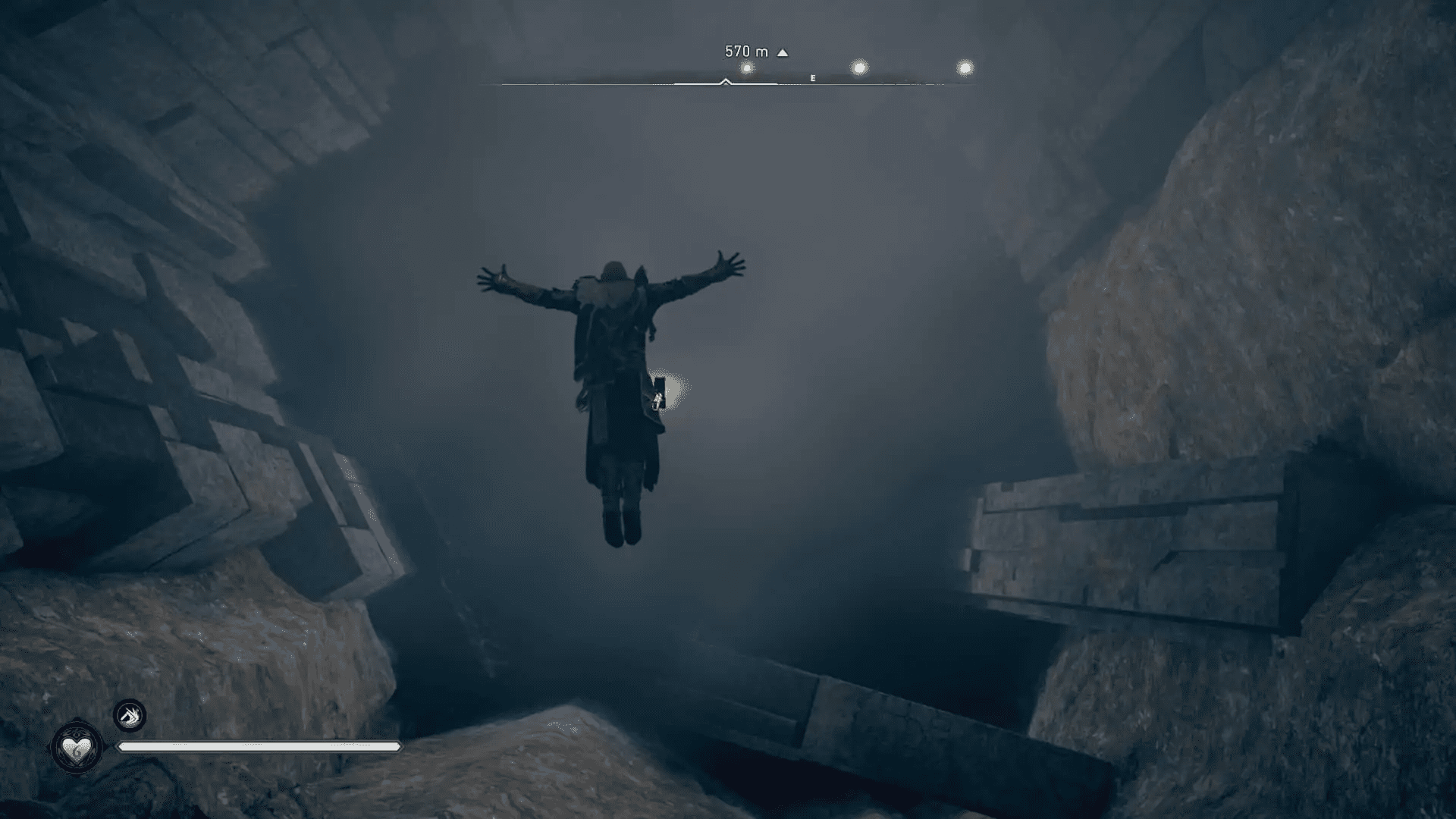This screenshot has width=1456, height=819.
Task: Click the heart-shaped health icon
Action: pyautogui.click(x=76, y=747)
